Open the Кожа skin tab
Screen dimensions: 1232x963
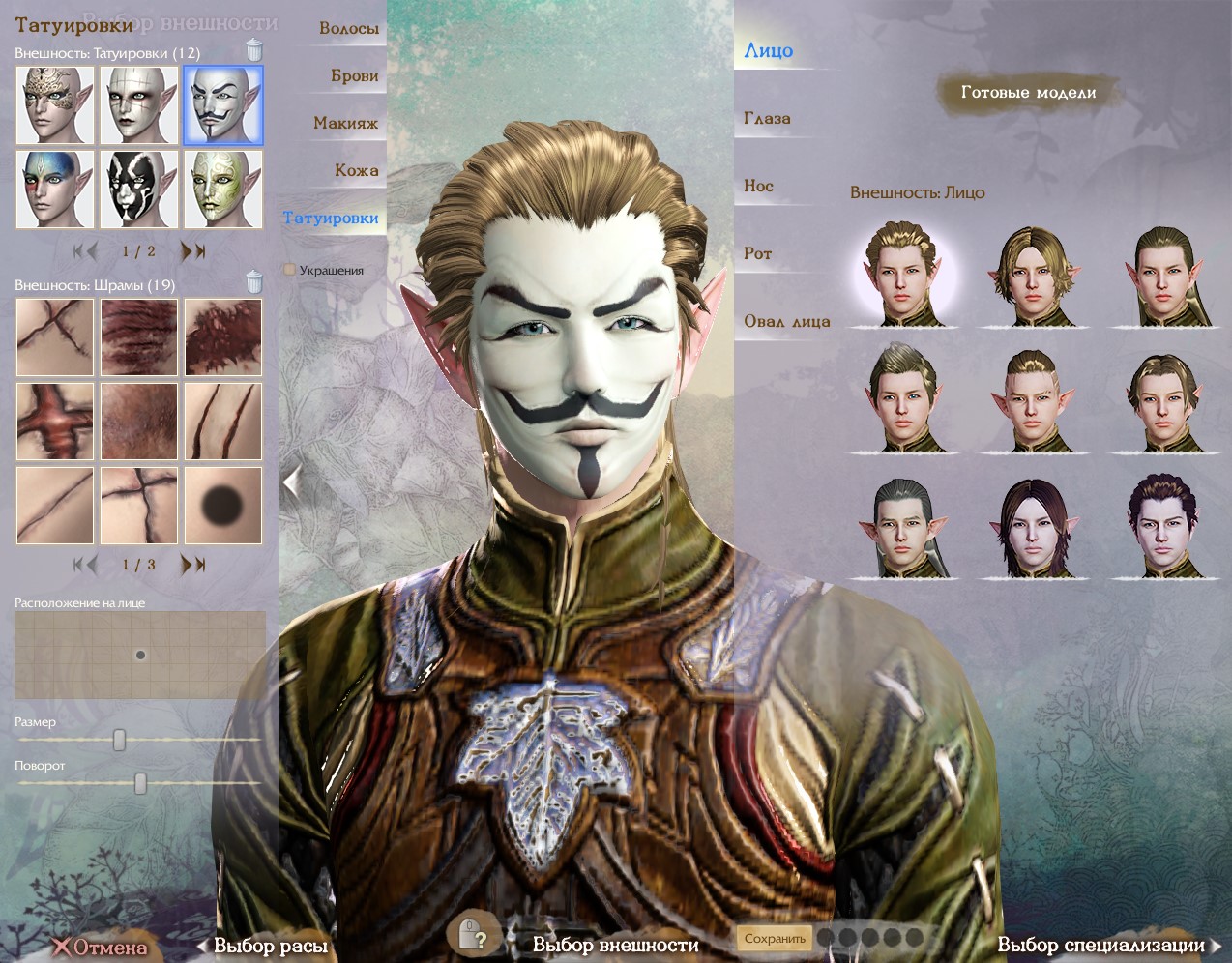pyautogui.click(x=356, y=171)
